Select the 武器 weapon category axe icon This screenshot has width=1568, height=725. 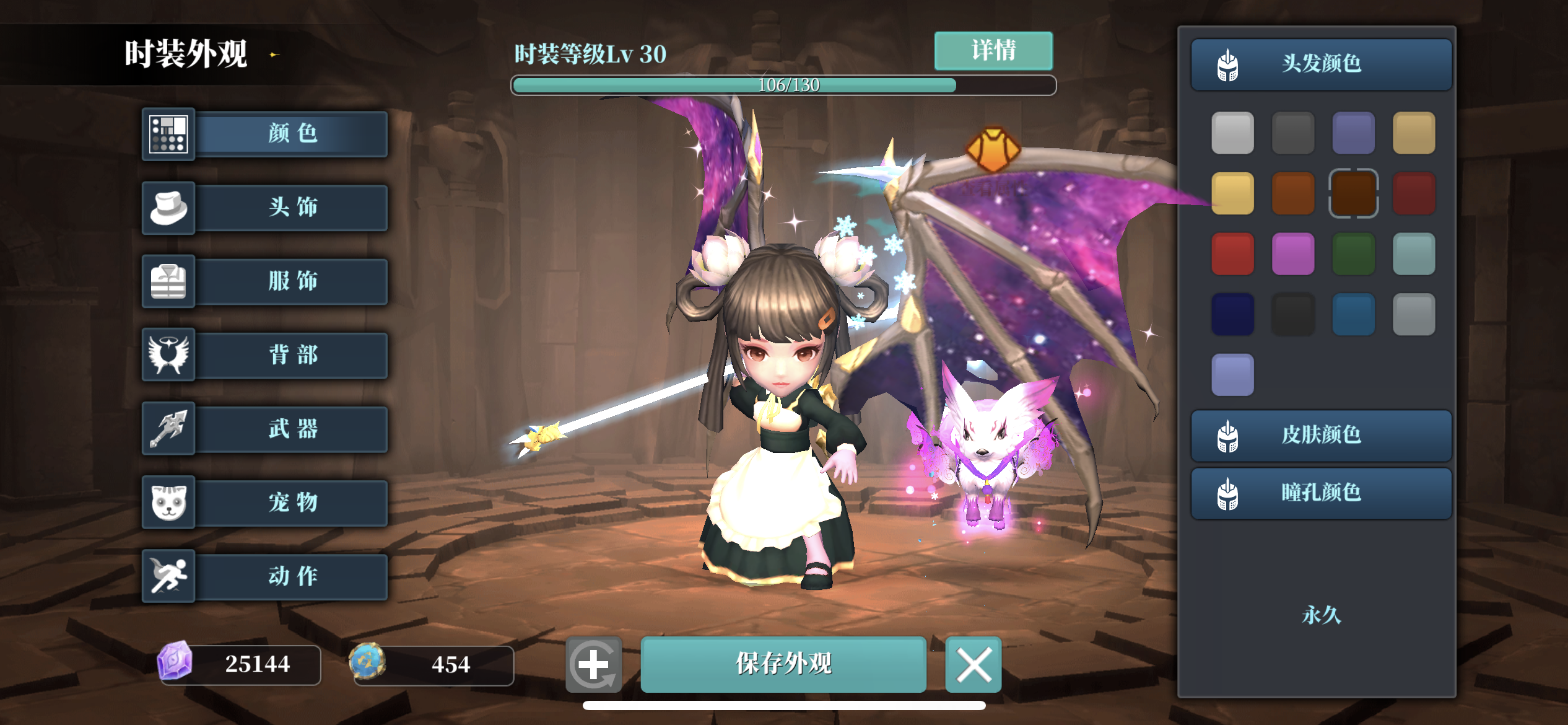(x=168, y=429)
